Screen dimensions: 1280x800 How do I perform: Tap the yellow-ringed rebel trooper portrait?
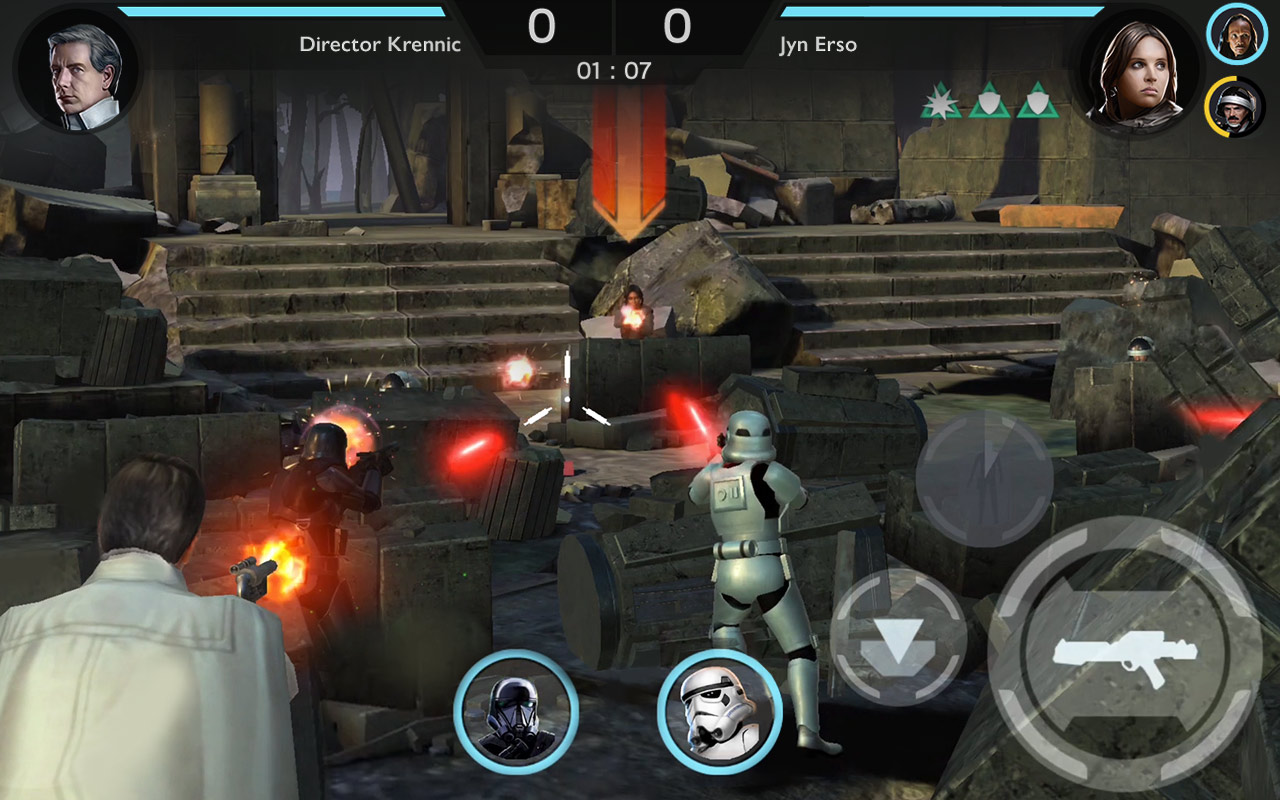[1236, 104]
